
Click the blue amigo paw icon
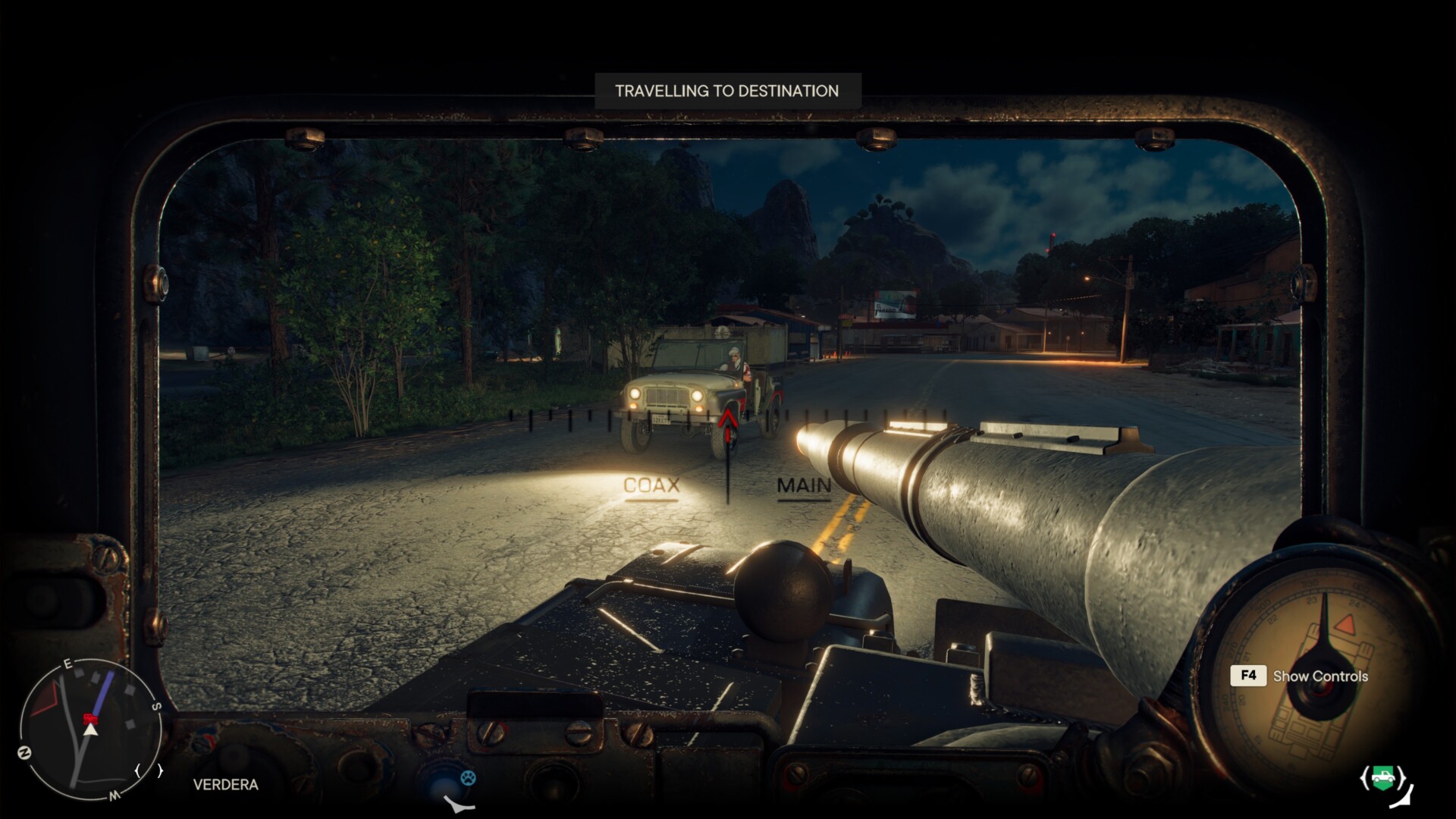click(468, 777)
